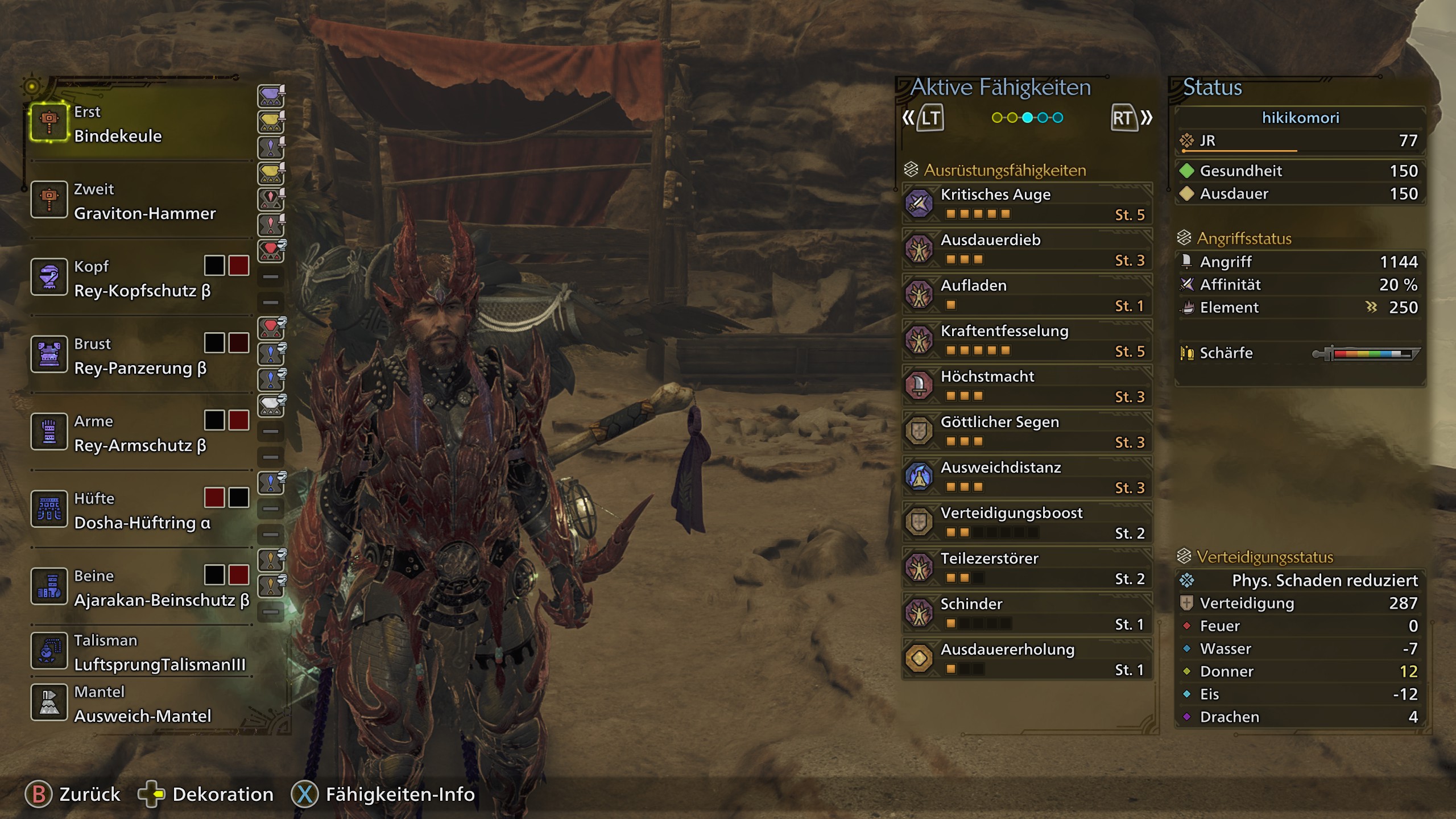This screenshot has width=1456, height=819.
Task: Choose the Ajarakan-Beinschutz β leg armor
Action: [139, 588]
